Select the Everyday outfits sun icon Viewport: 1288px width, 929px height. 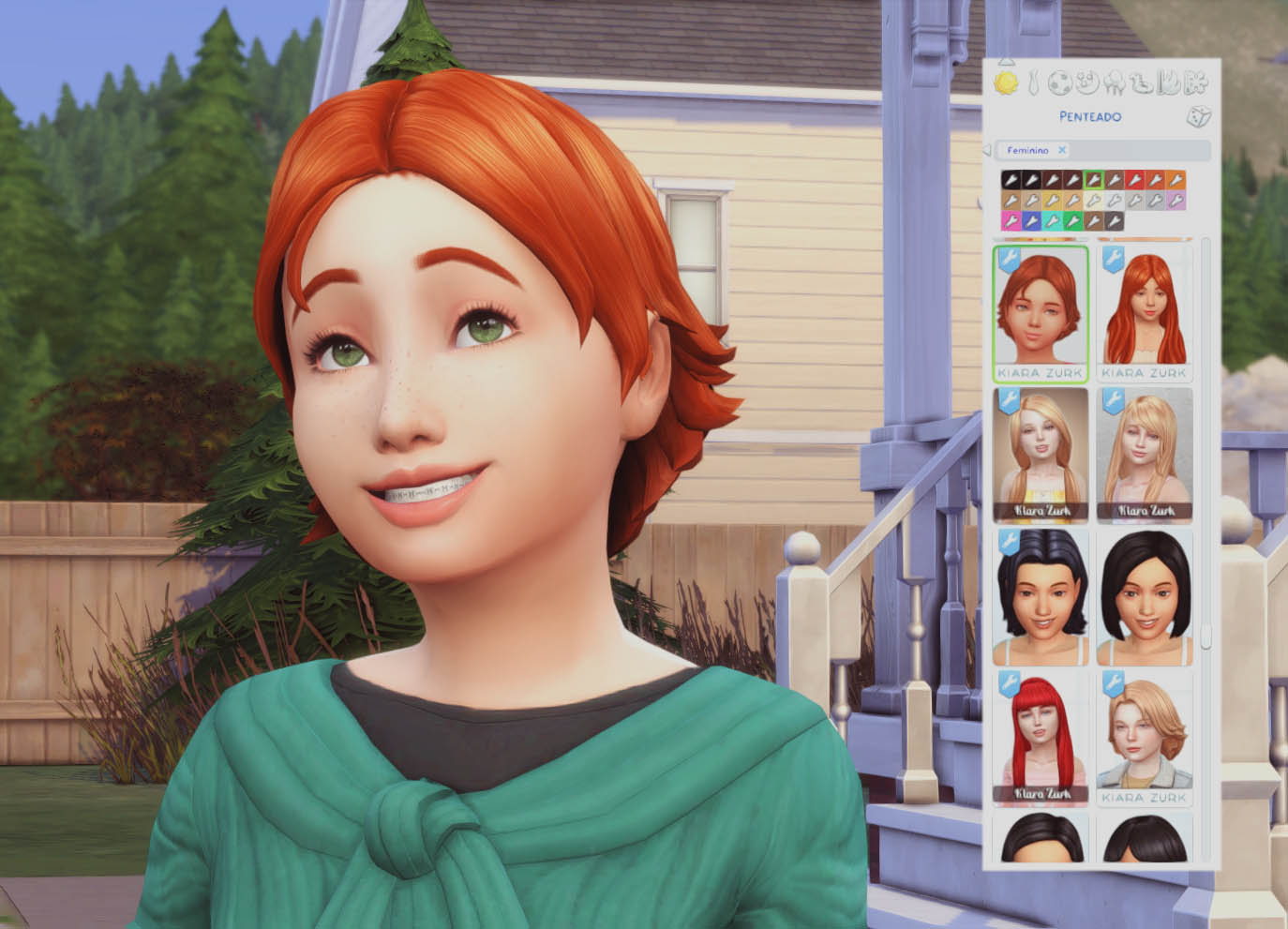click(1007, 83)
